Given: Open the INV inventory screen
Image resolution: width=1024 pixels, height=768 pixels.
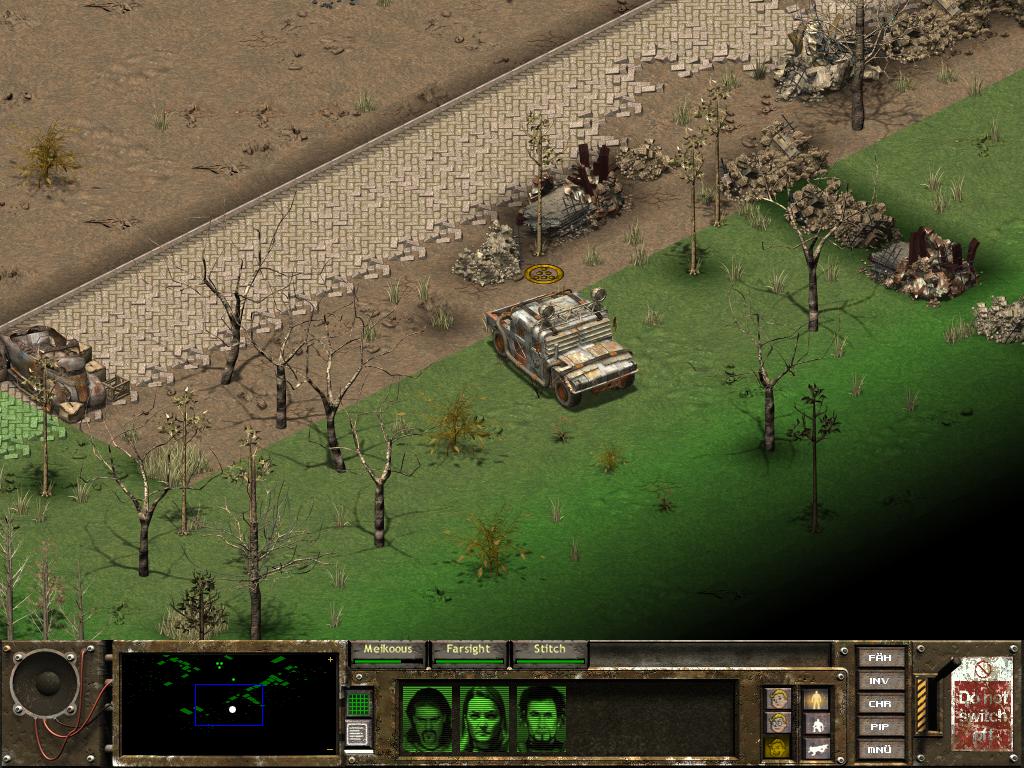Looking at the screenshot, I should coord(880,681).
